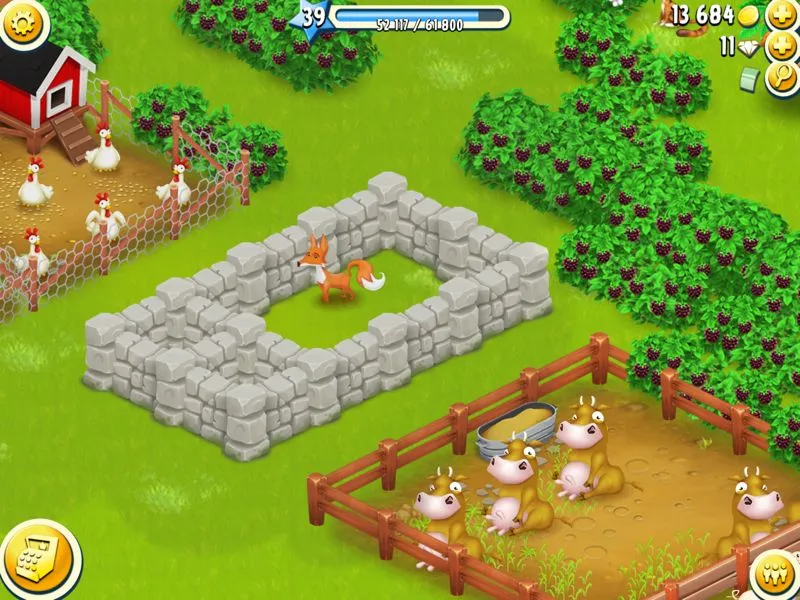Add more coins with the plus button
The width and height of the screenshot is (800, 600).
(781, 15)
